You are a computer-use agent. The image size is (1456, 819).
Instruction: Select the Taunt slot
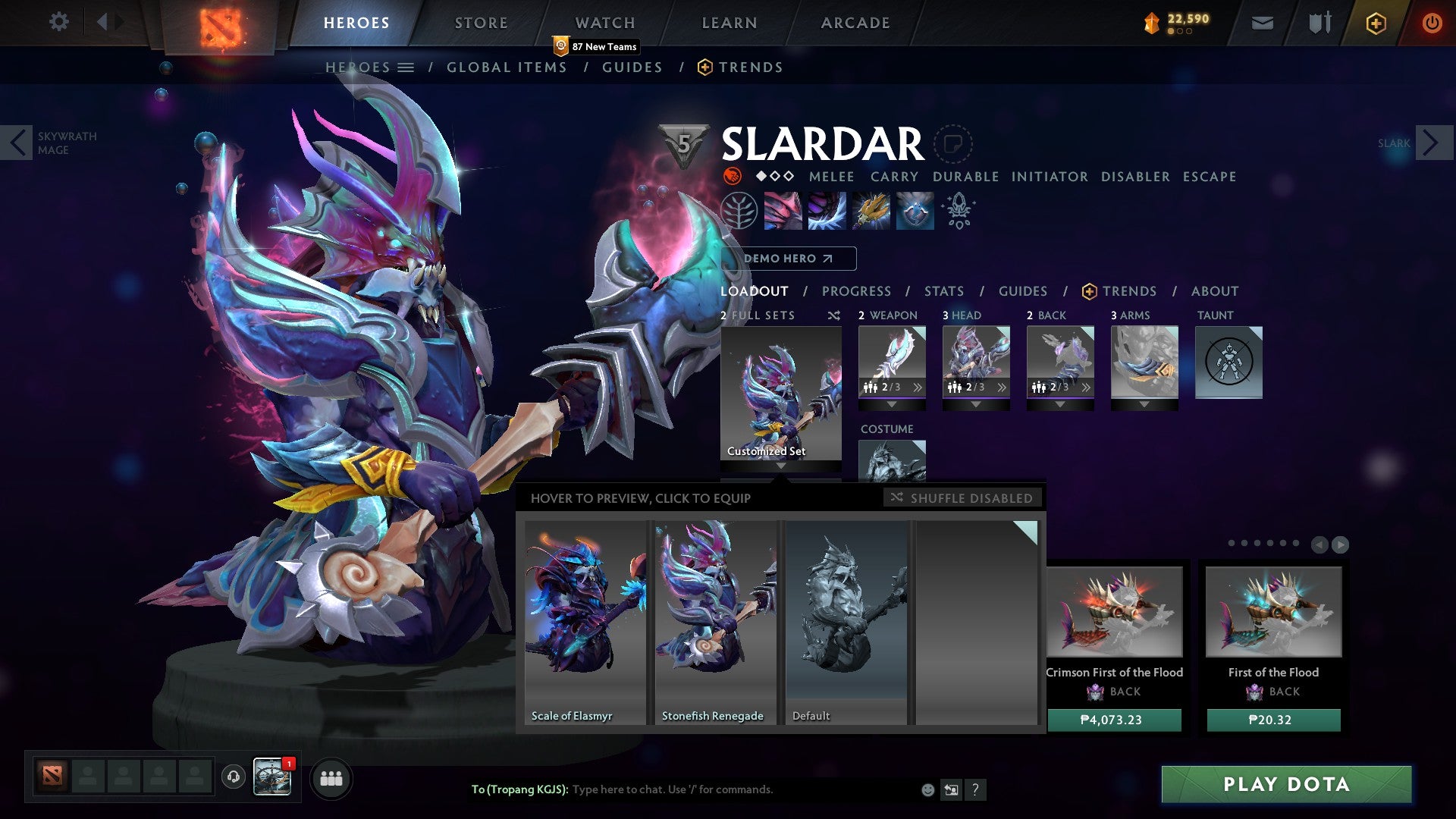pyautogui.click(x=1228, y=362)
